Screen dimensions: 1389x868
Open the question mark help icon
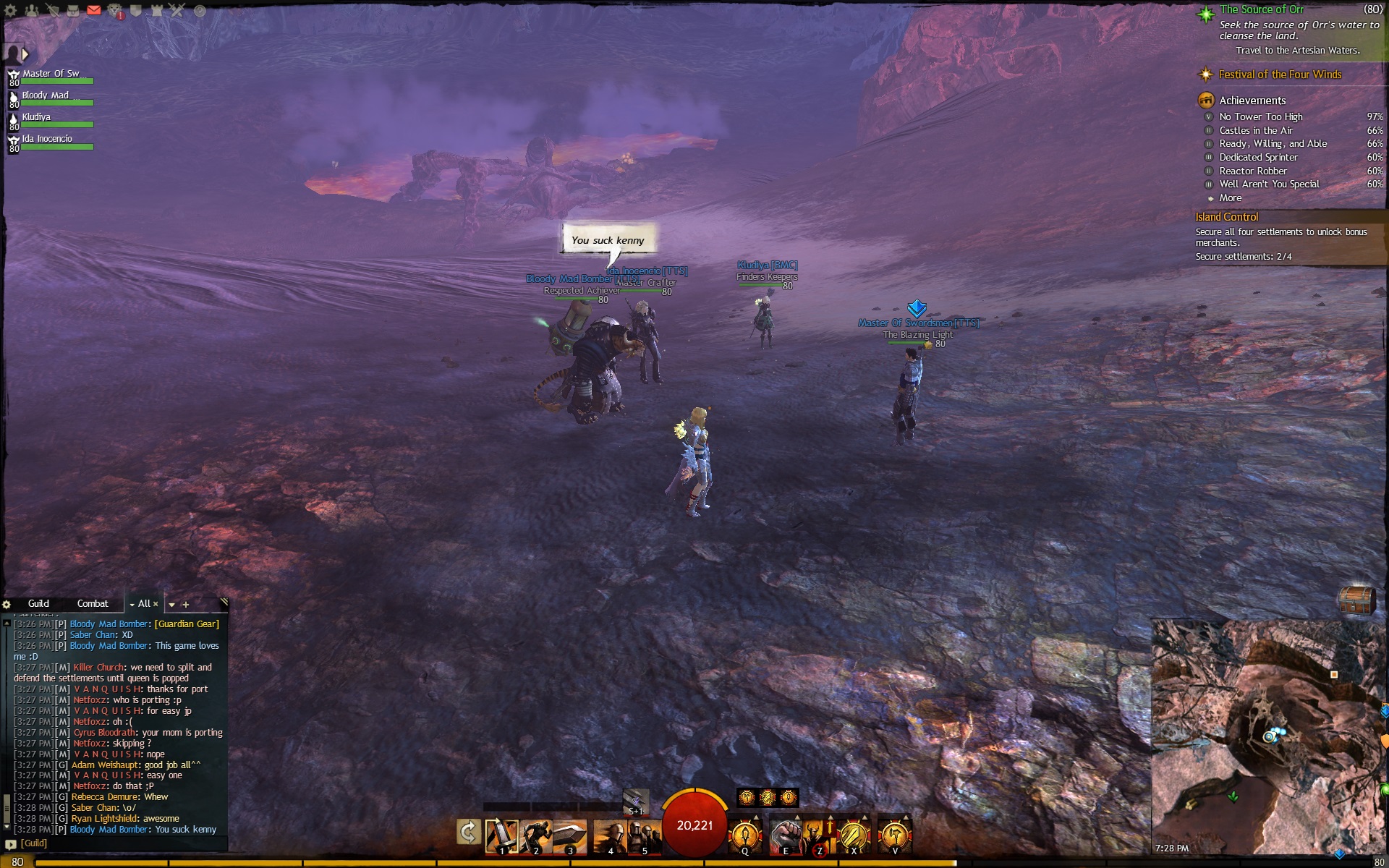click(x=200, y=11)
